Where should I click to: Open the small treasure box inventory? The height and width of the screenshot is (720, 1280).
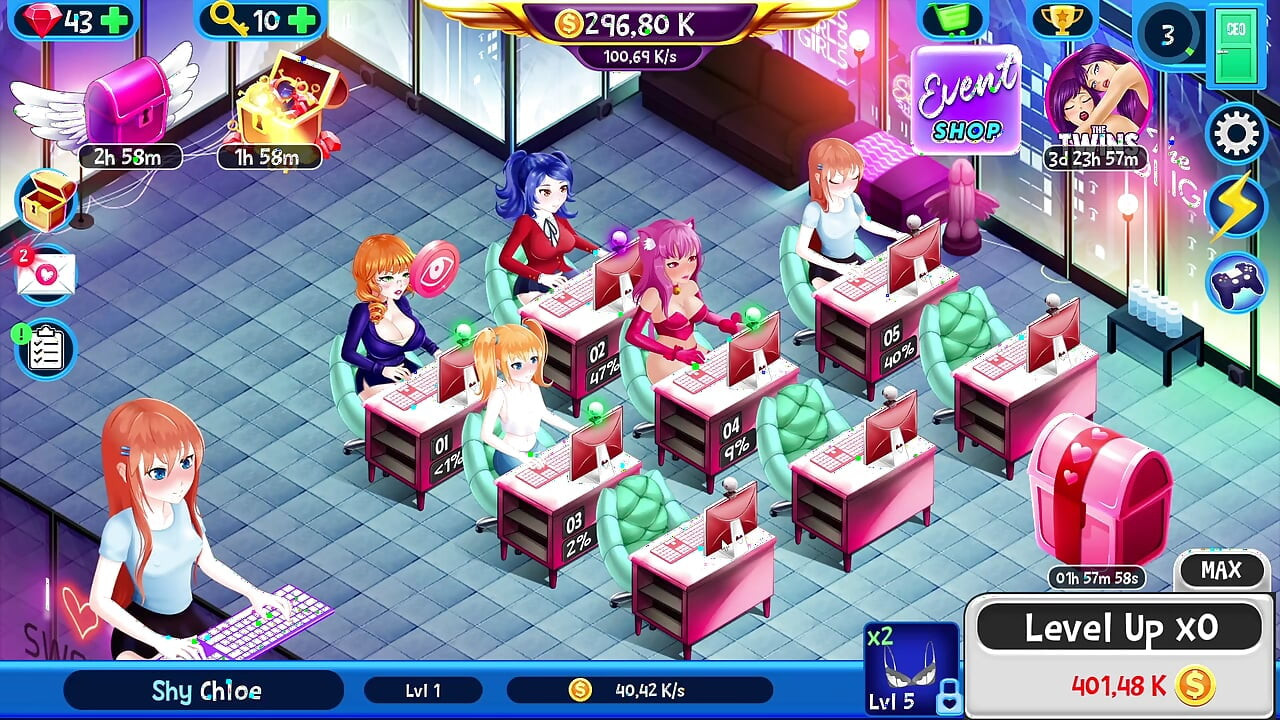coord(47,201)
